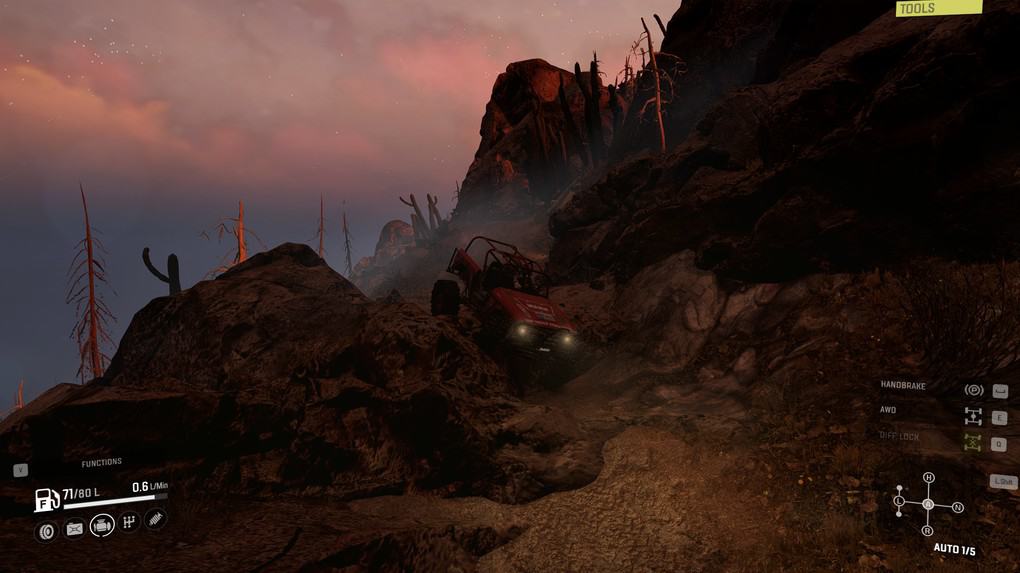Select the gearbox shifter function icon
The image size is (1020, 573).
tap(130, 522)
